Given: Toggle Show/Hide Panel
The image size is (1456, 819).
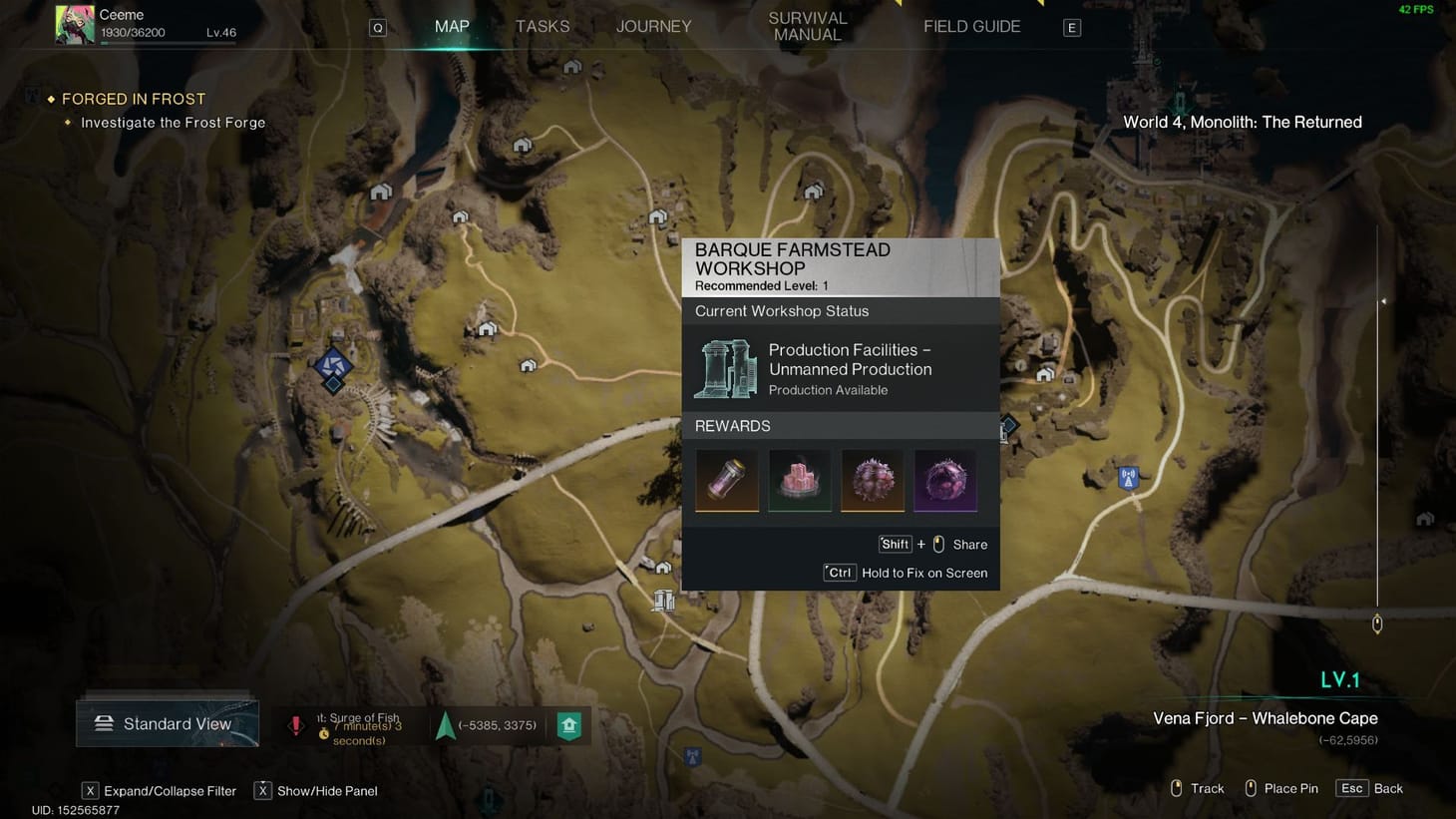Looking at the screenshot, I should point(317,790).
